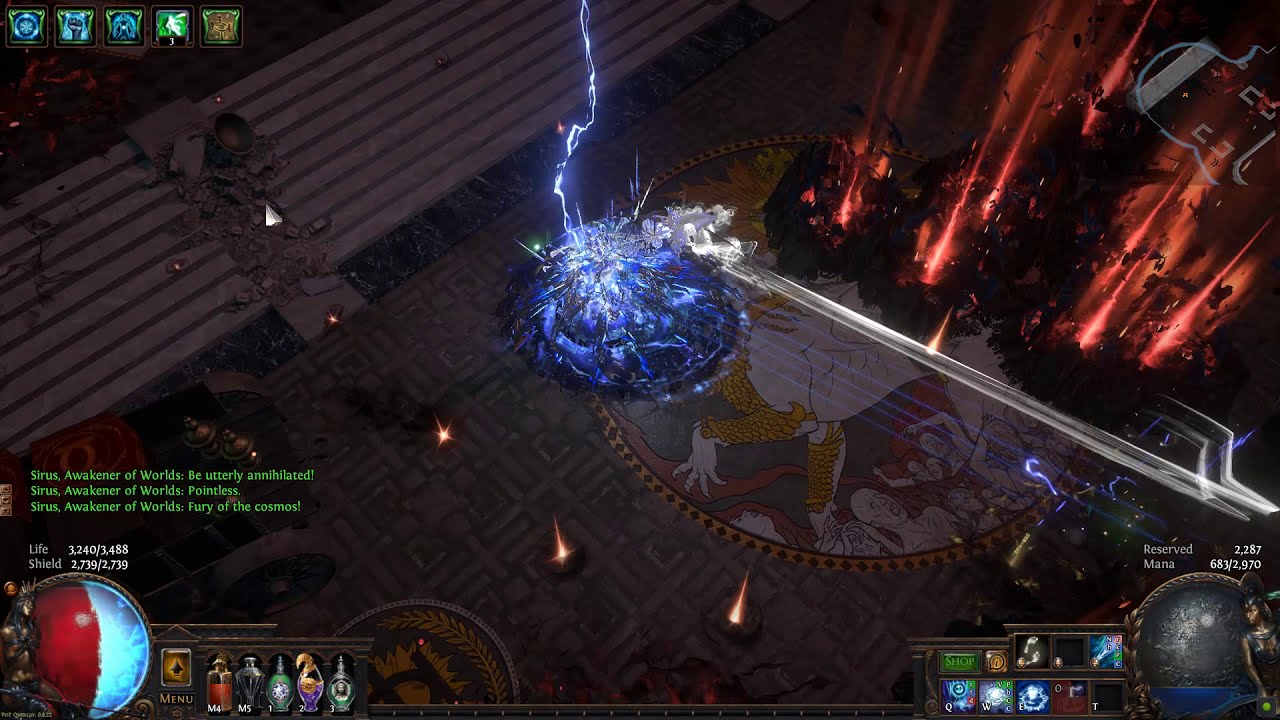Viewport: 1280px width, 720px height.
Task: Select the red-tinted skill slot
Action: [x=1069, y=695]
